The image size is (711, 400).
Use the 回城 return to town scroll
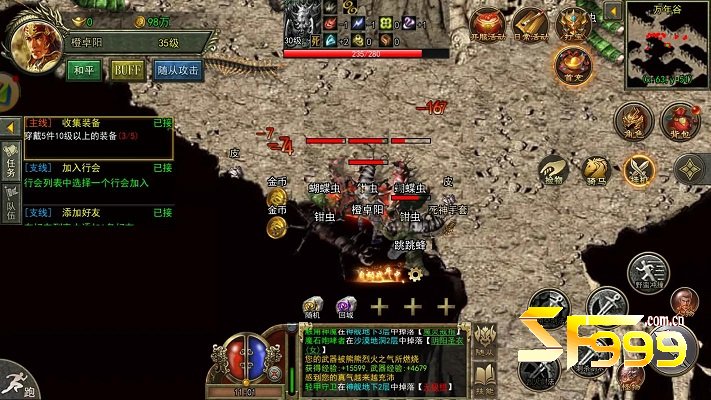click(346, 307)
